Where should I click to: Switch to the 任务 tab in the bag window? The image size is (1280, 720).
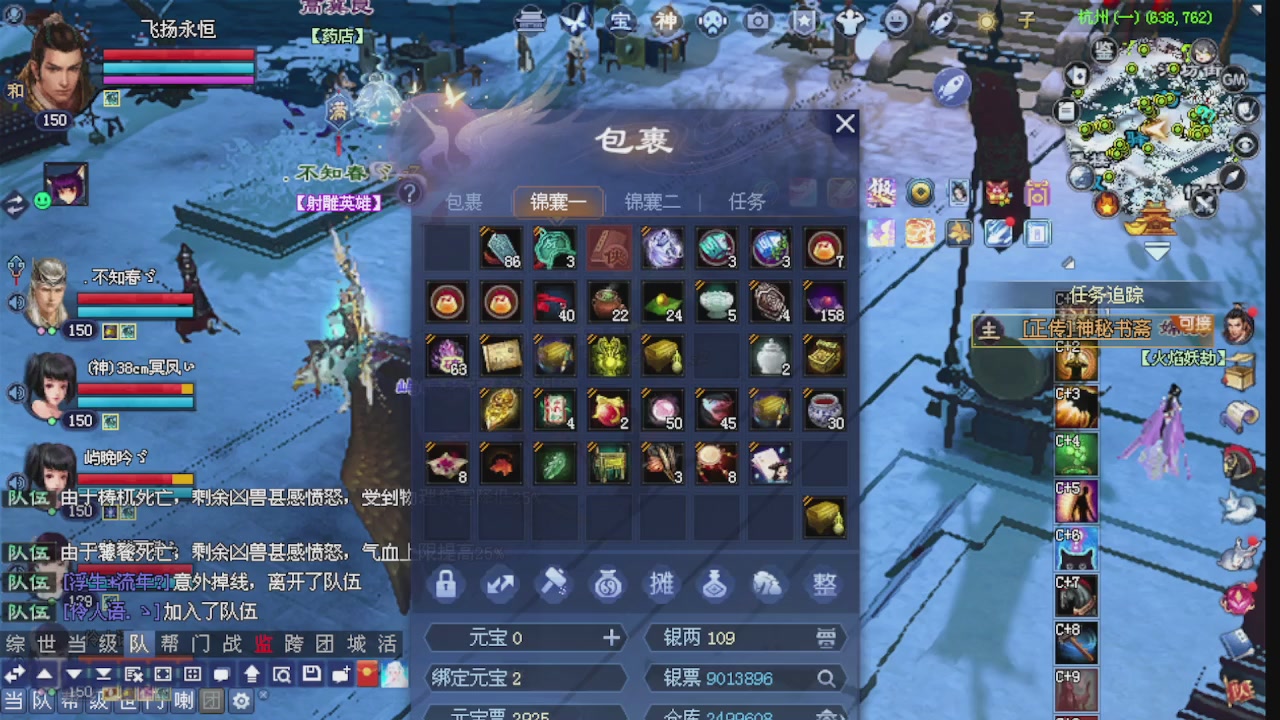[x=746, y=202]
